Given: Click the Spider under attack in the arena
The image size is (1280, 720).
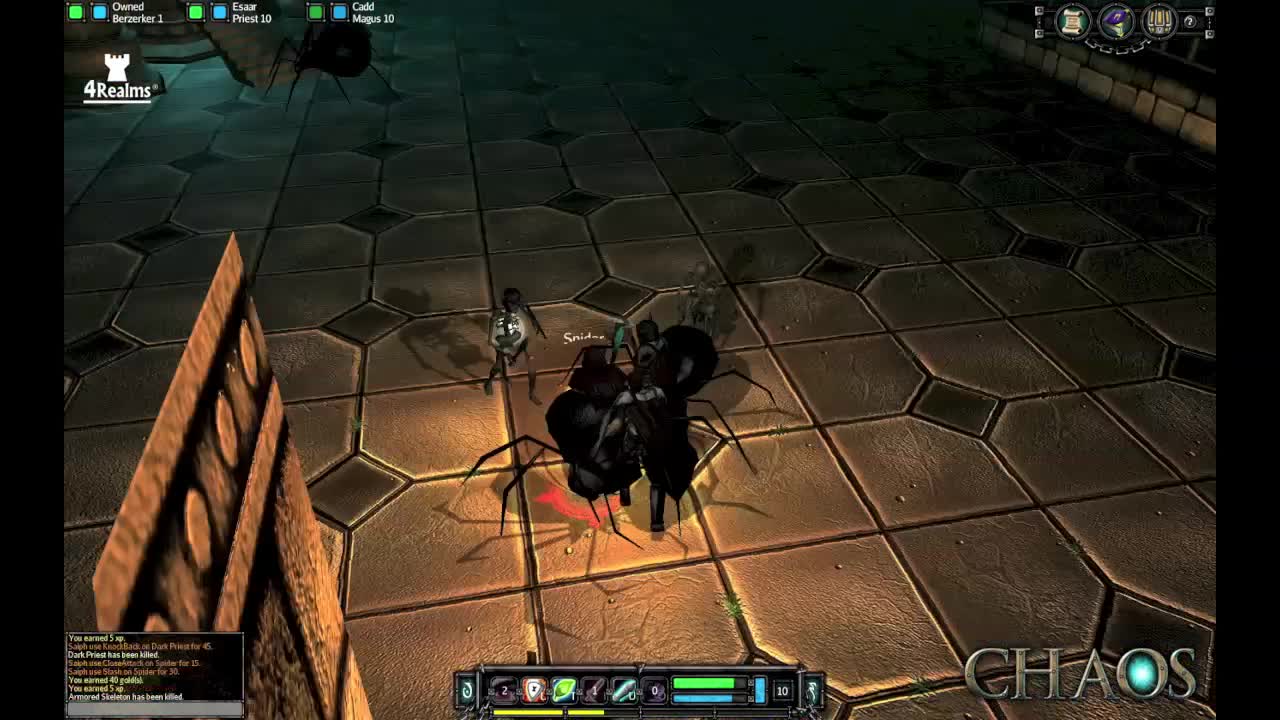Looking at the screenshot, I should [600, 430].
